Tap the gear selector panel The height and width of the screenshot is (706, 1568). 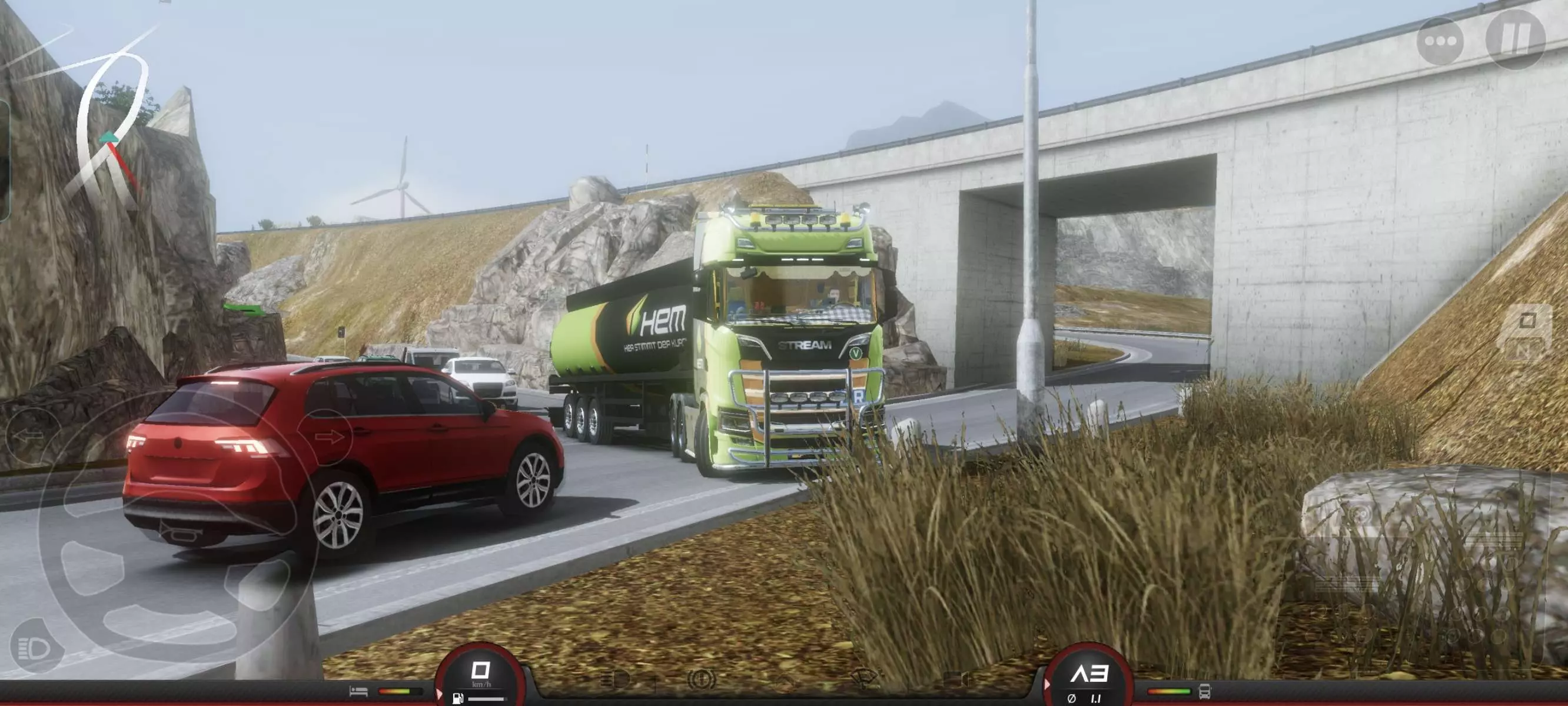[1527, 334]
